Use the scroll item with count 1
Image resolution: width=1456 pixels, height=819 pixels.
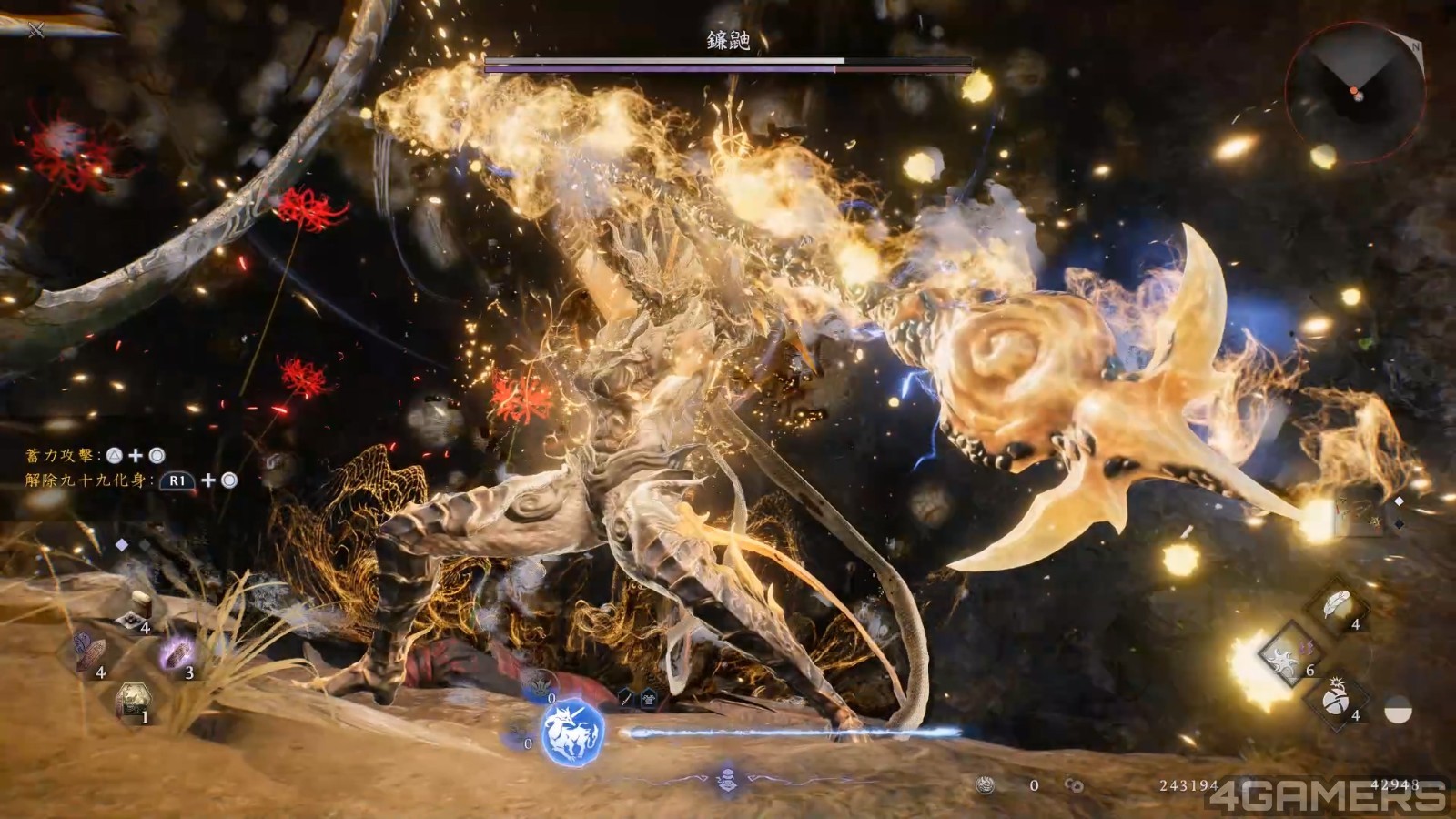click(134, 701)
